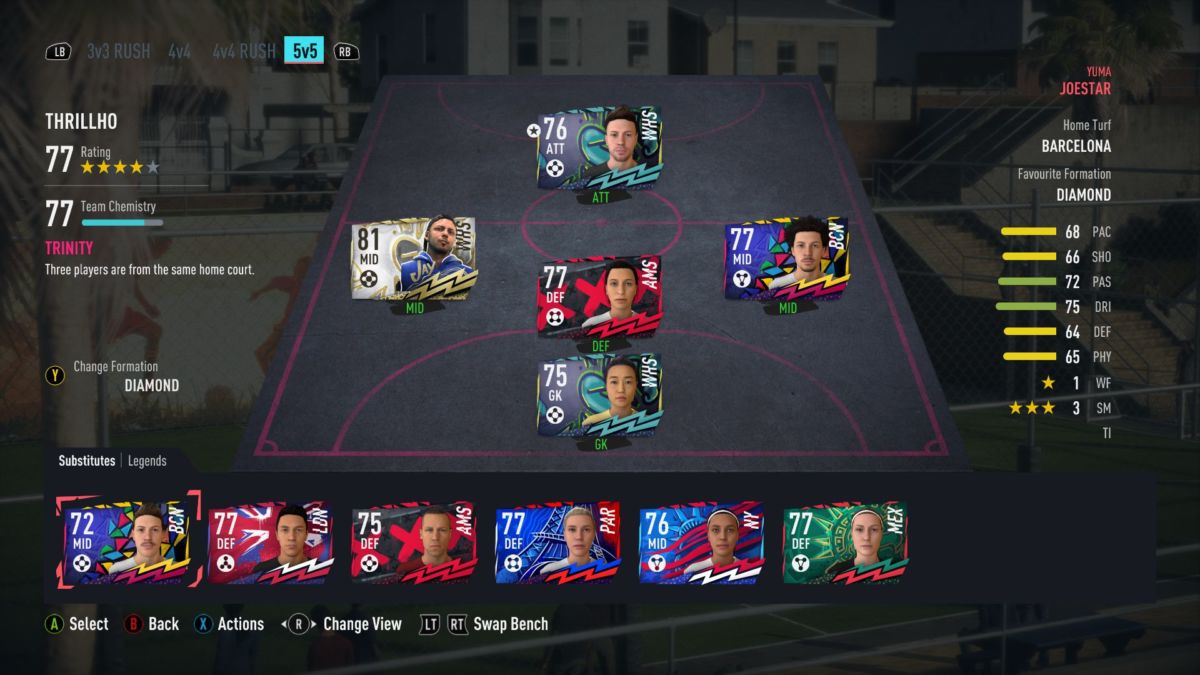Pick the 72 MID BCN substitute card

127,542
